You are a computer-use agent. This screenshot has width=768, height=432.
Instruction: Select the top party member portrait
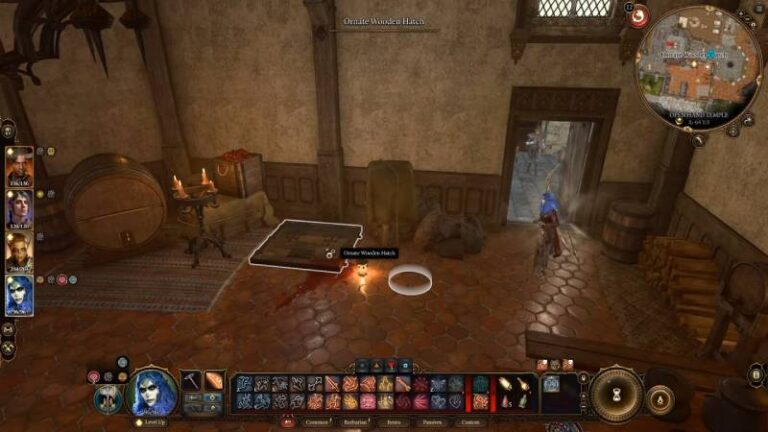tap(20, 167)
